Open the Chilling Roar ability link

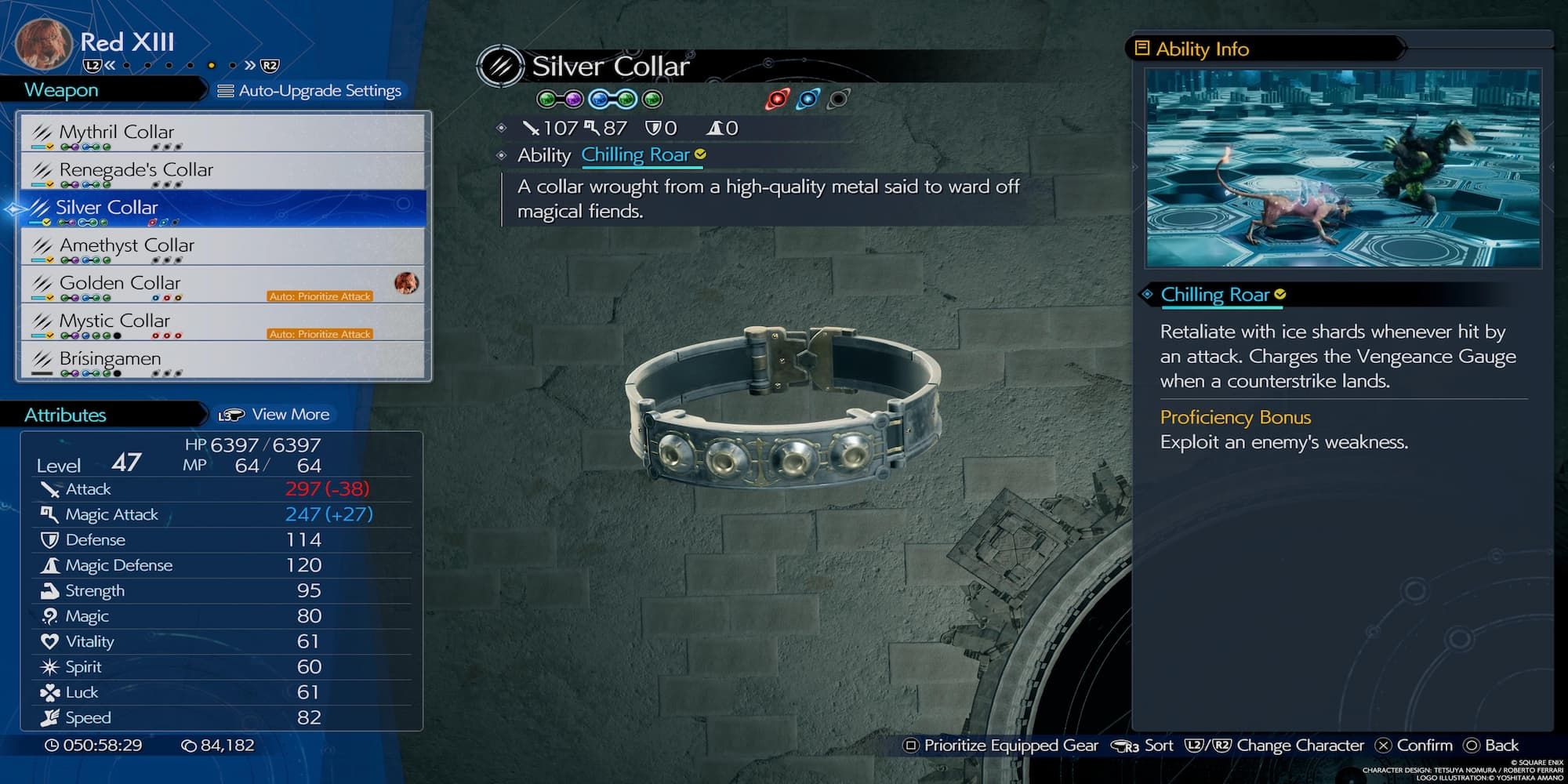click(636, 155)
